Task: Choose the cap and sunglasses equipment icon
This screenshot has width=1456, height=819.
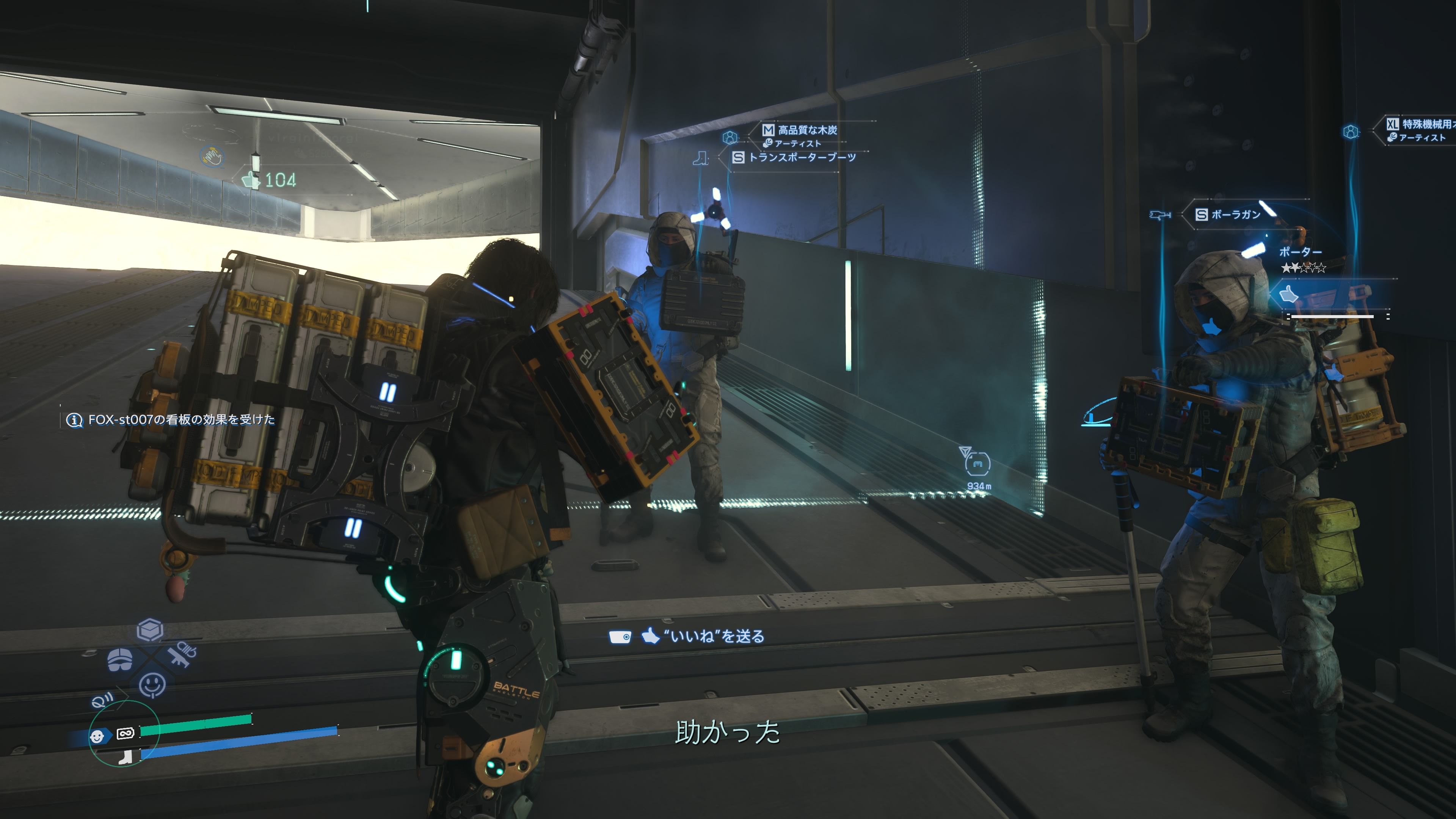Action: (x=120, y=659)
